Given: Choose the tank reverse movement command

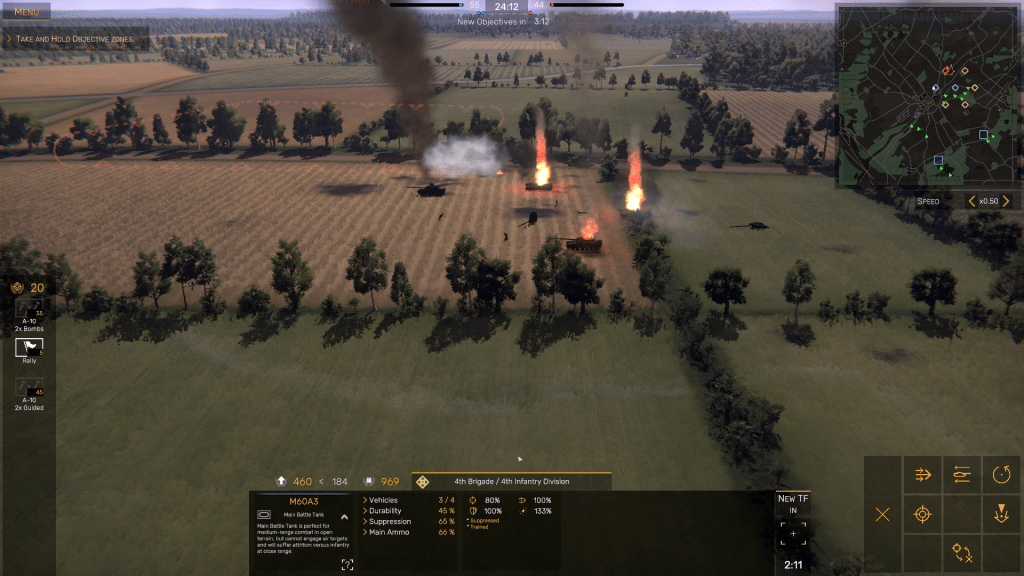Looking at the screenshot, I should (962, 475).
